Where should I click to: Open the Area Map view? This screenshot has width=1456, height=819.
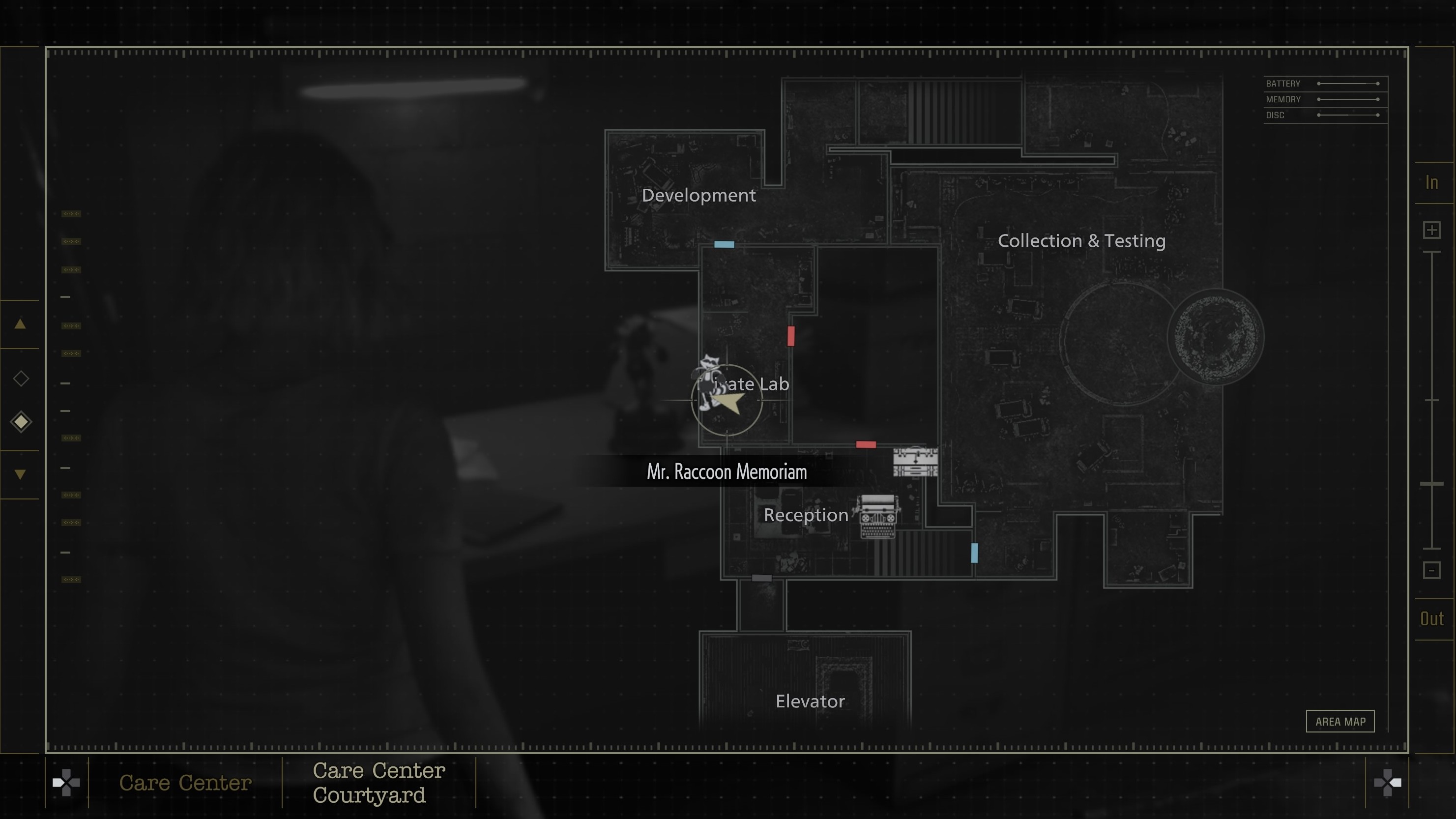click(1340, 721)
